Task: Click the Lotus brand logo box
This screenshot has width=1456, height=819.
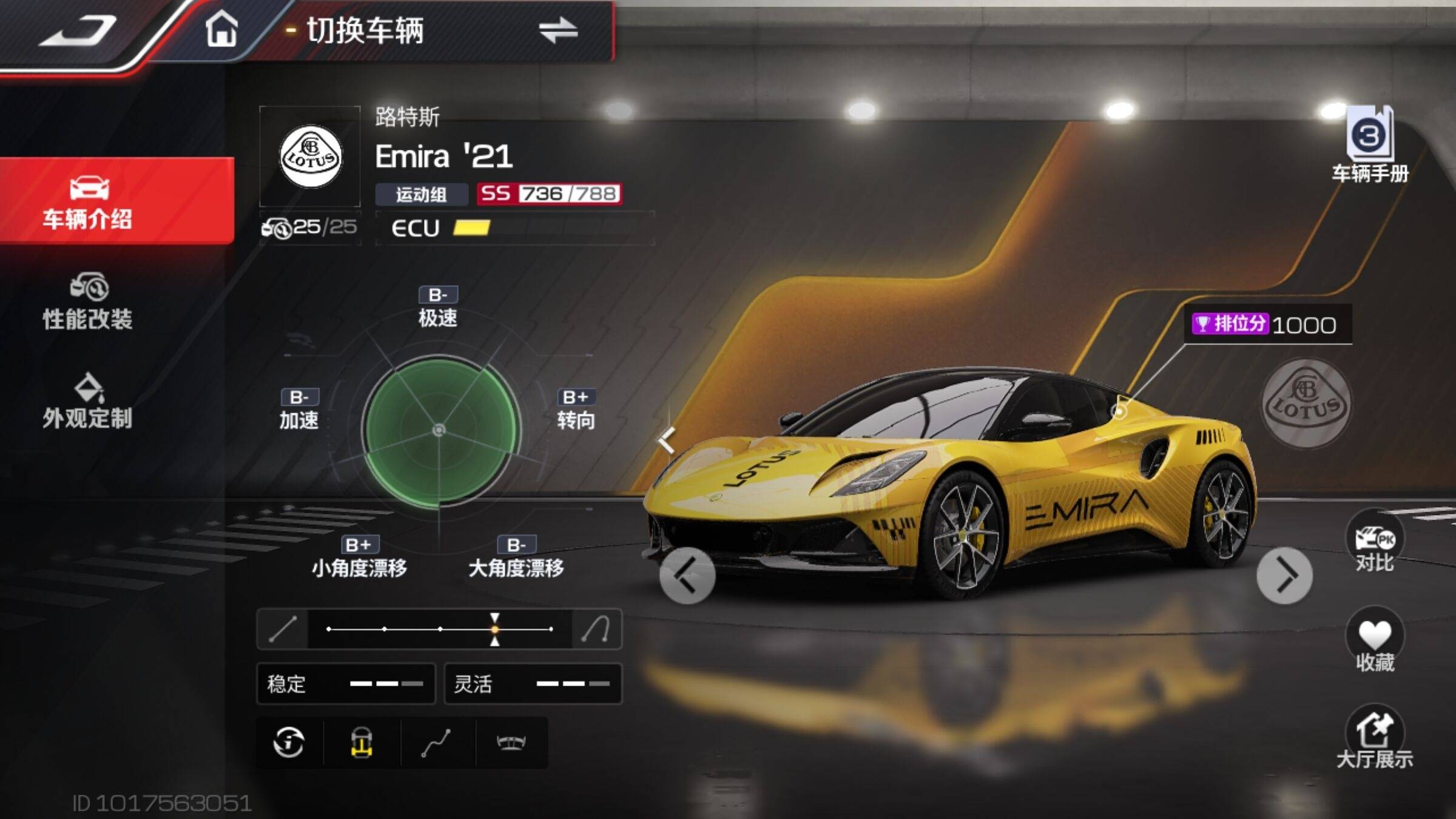Action: pyautogui.click(x=310, y=157)
